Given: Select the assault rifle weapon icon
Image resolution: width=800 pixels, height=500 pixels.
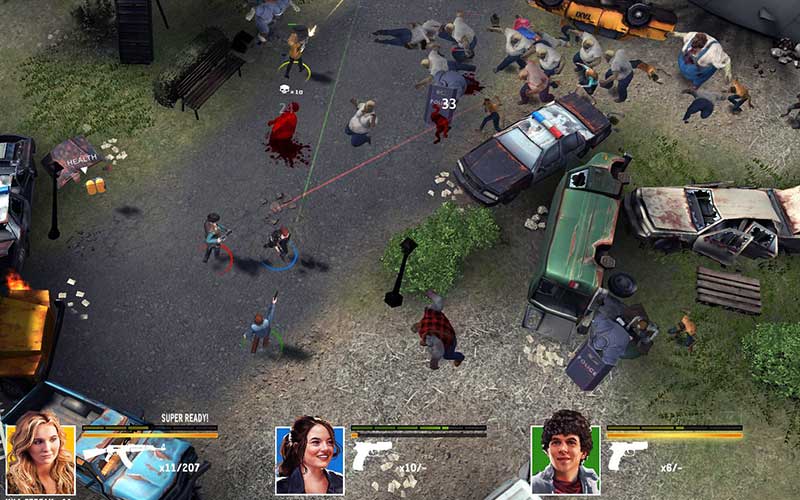Looking at the screenshot, I should click(123, 455).
